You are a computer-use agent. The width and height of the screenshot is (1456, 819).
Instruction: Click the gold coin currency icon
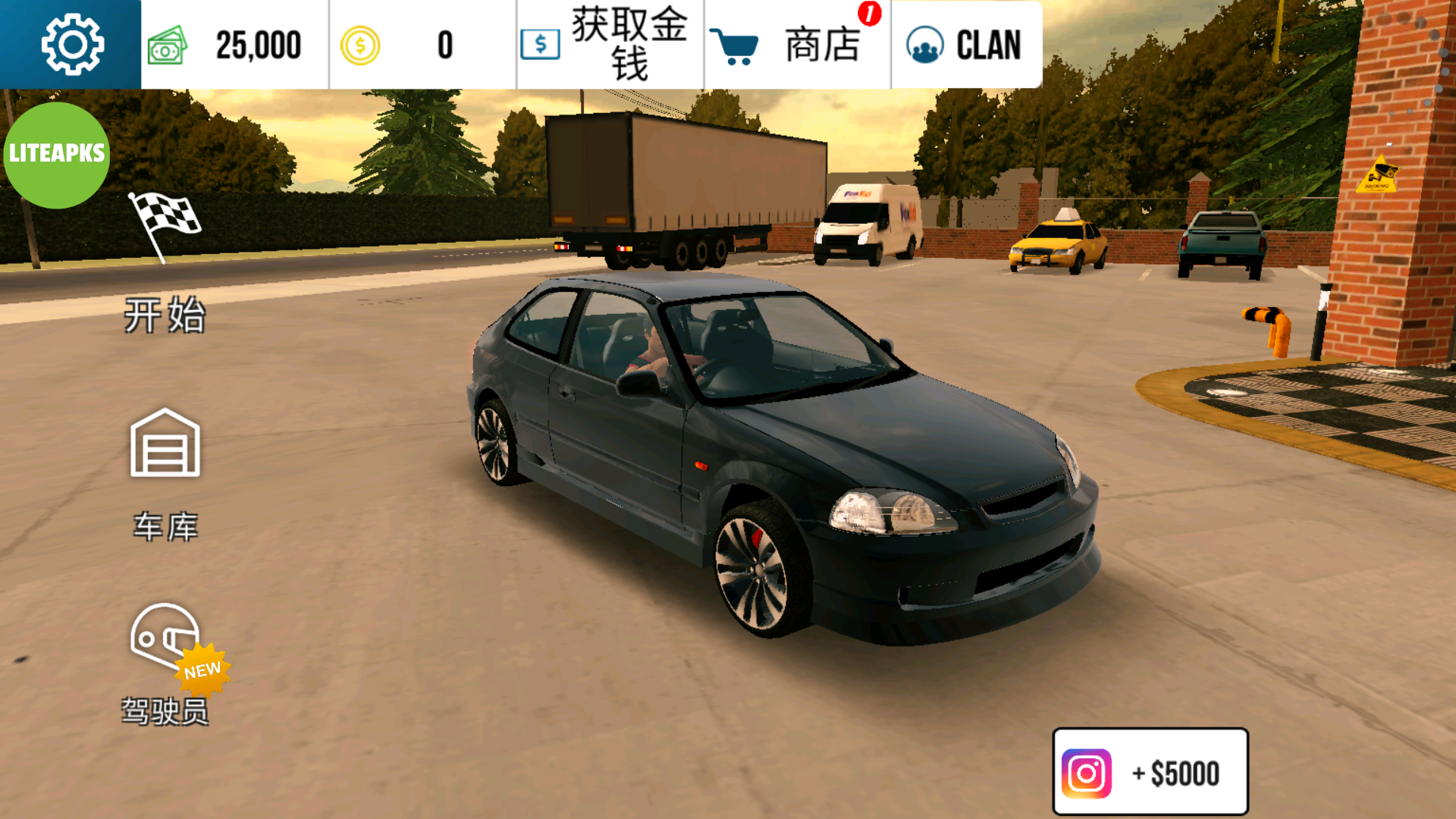point(360,45)
